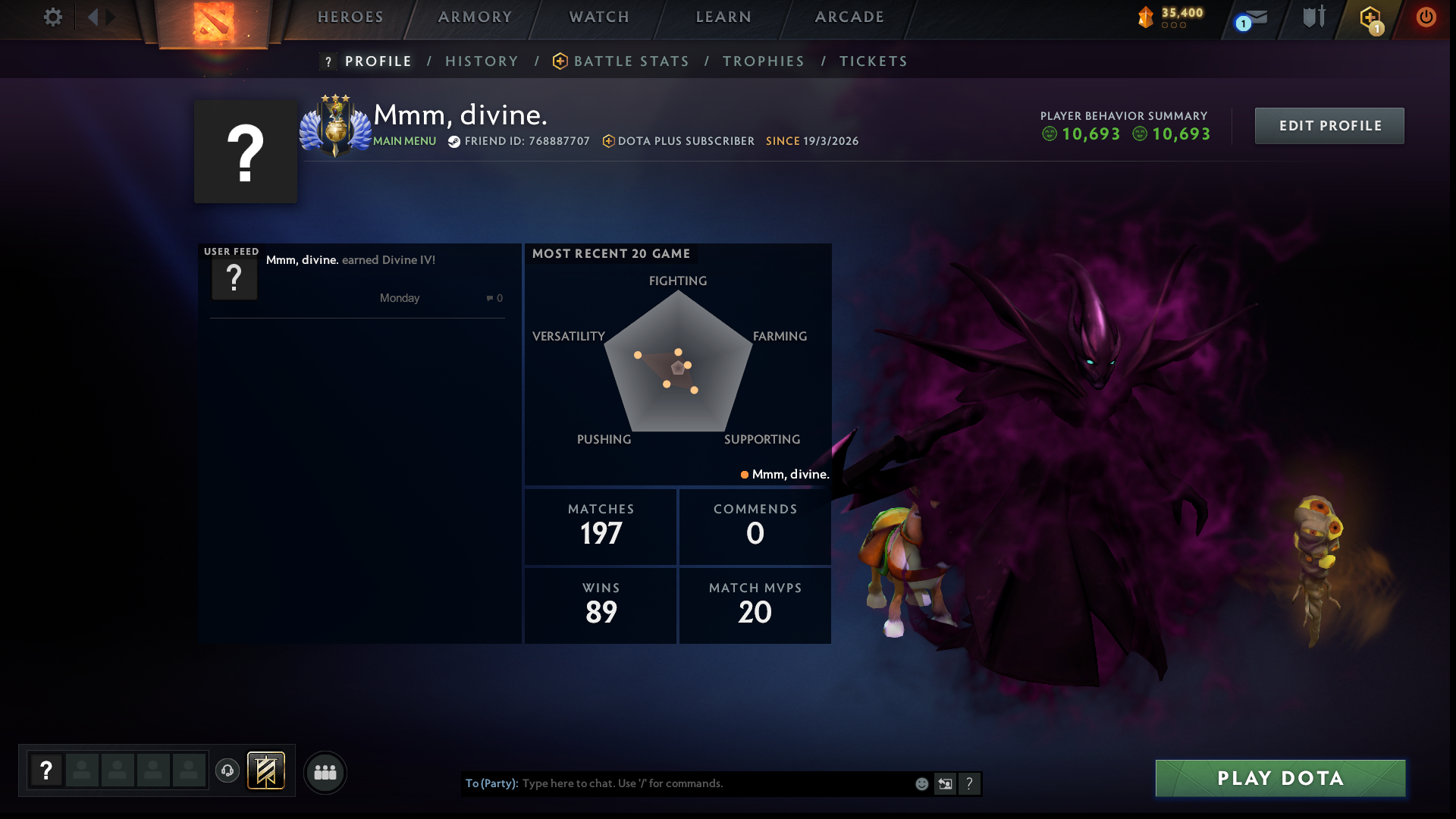
Task: Open the settings gear menu
Action: point(52,17)
